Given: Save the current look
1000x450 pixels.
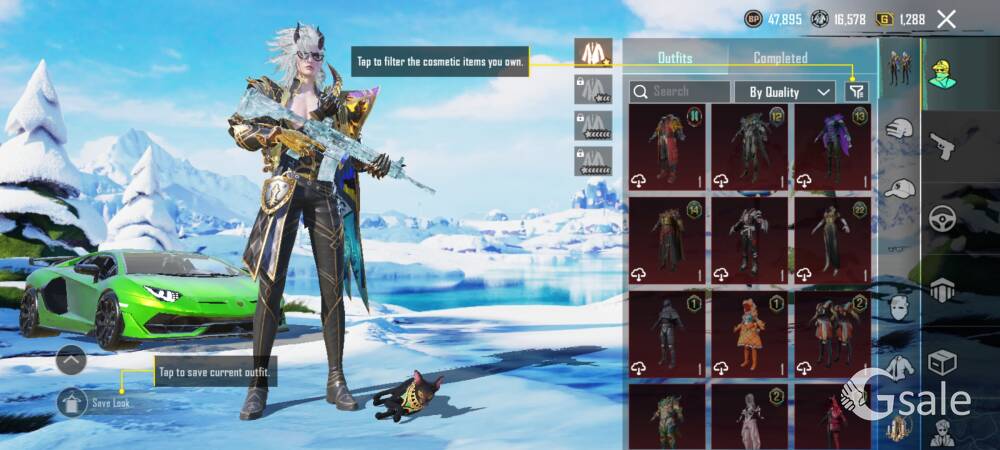Looking at the screenshot, I should point(97,403).
